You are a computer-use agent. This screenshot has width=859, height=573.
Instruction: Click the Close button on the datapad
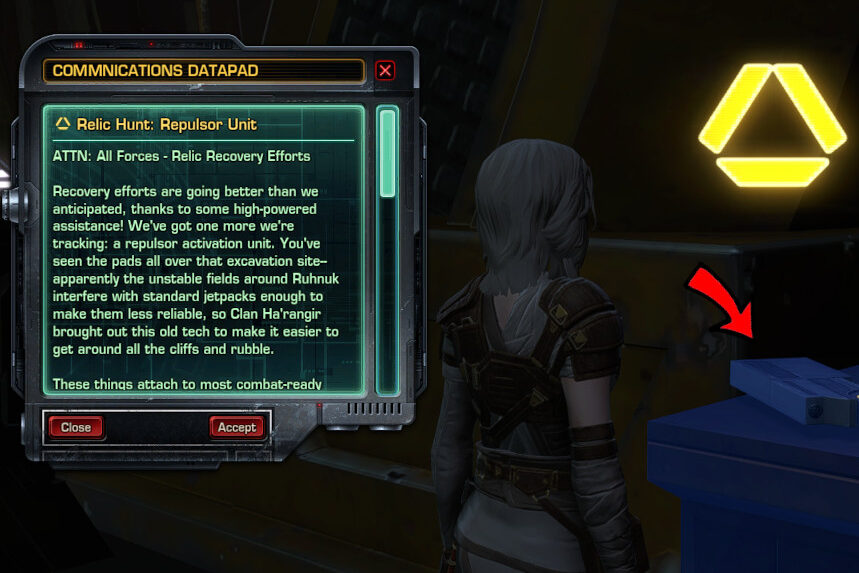(76, 427)
